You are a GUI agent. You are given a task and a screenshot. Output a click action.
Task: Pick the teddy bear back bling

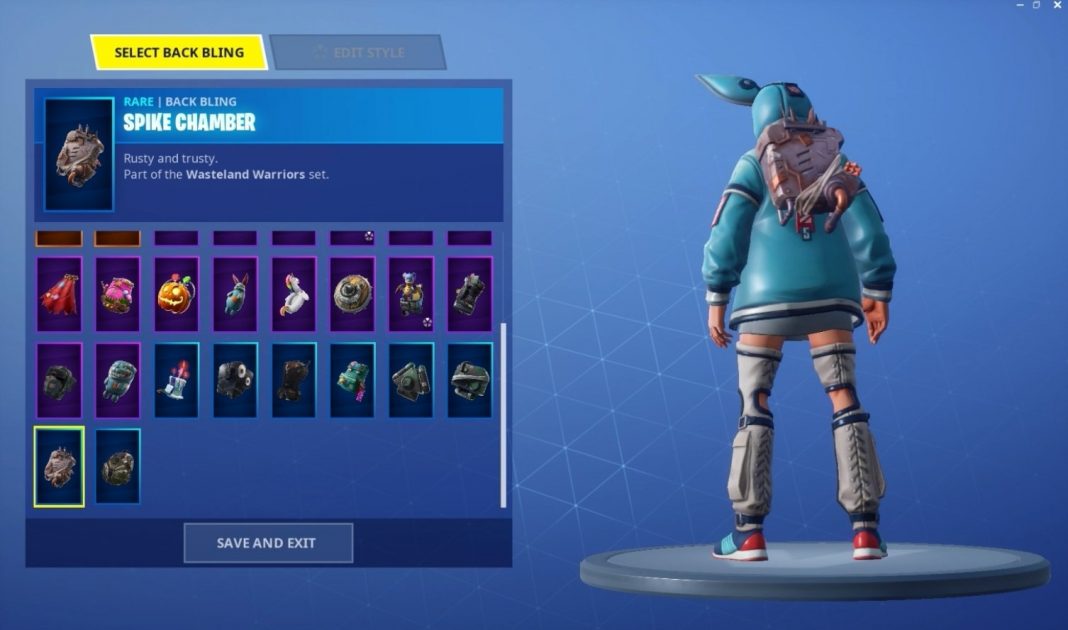click(411, 294)
